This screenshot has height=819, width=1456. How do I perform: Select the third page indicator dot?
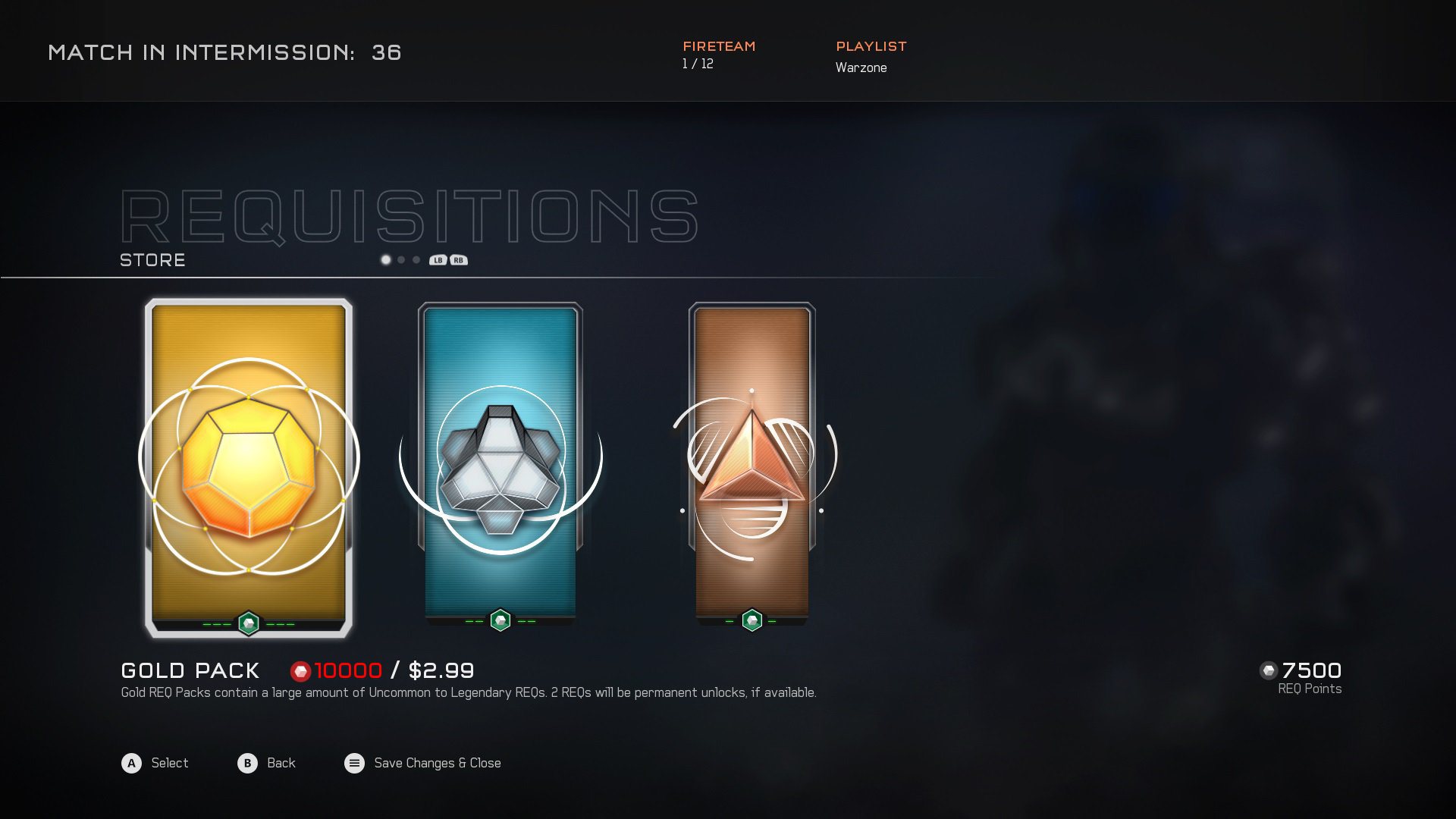tap(416, 259)
